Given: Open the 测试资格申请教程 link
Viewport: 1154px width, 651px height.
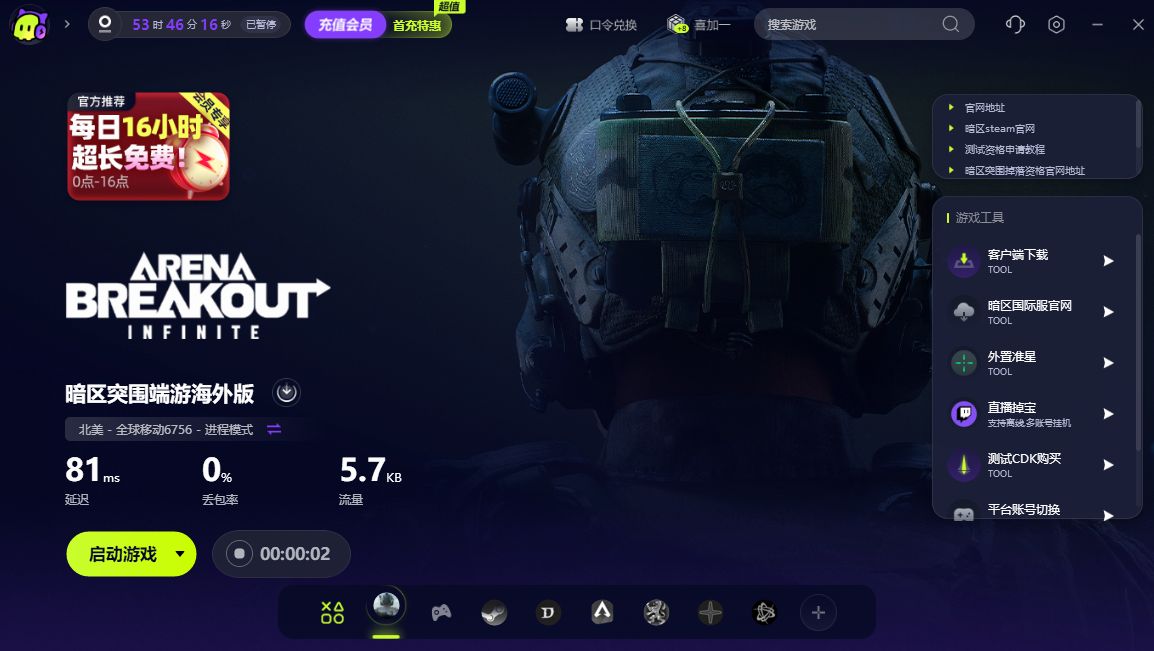Looking at the screenshot, I should tap(1003, 150).
